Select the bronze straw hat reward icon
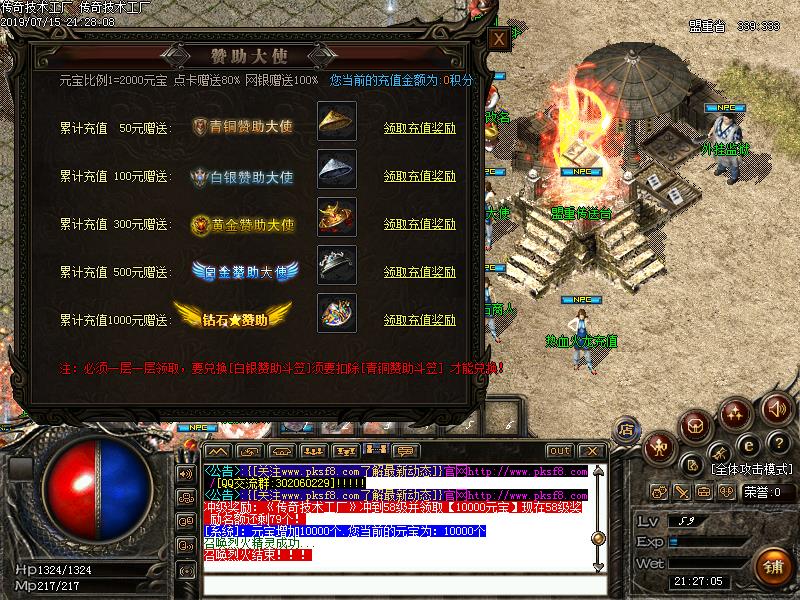Viewport: 800px width, 600px height. click(332, 120)
